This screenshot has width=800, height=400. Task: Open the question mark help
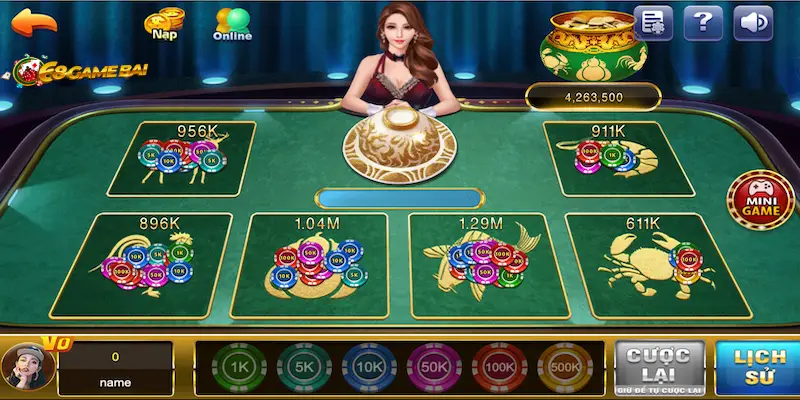[704, 22]
